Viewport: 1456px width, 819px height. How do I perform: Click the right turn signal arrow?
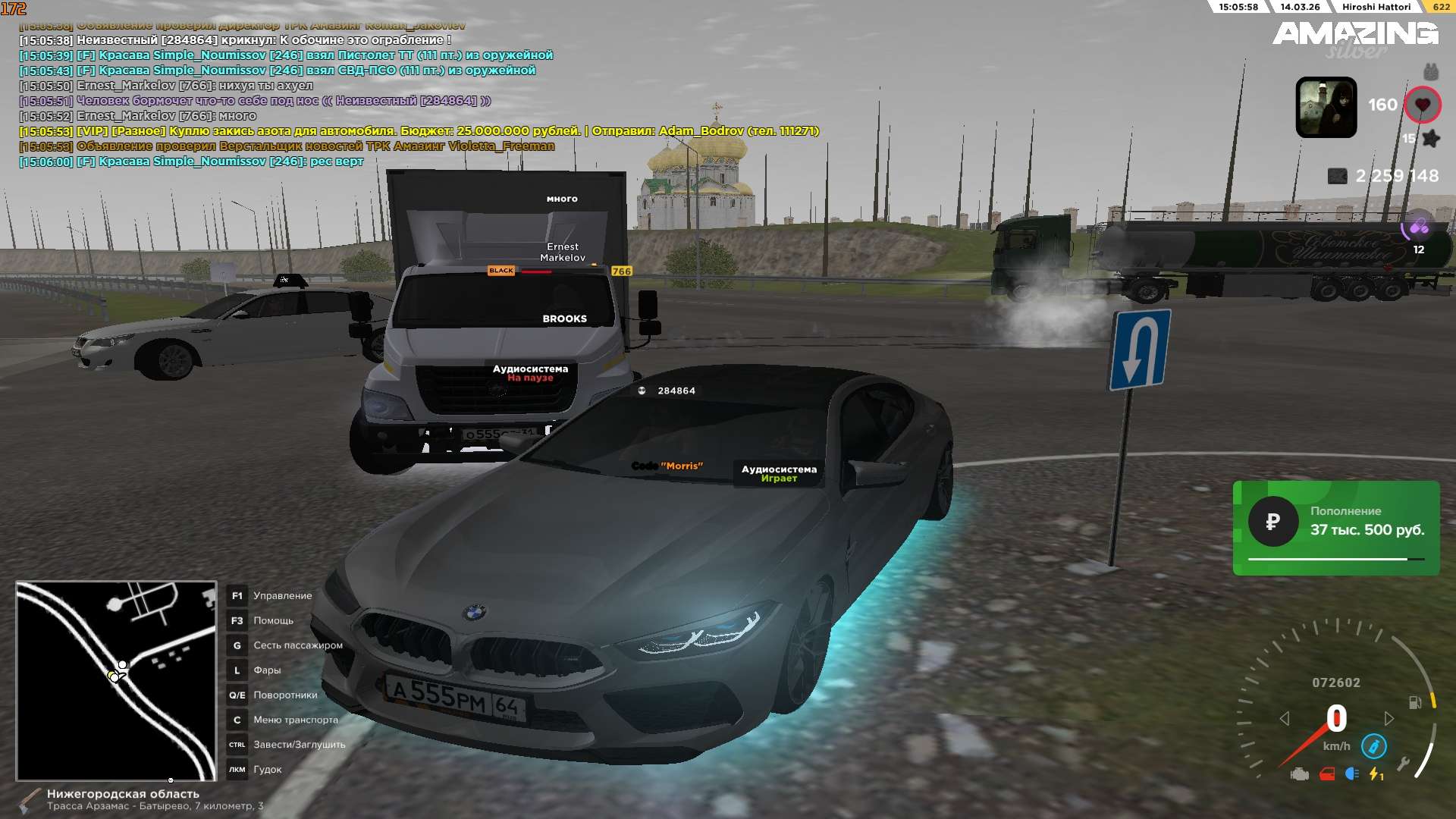(1389, 718)
